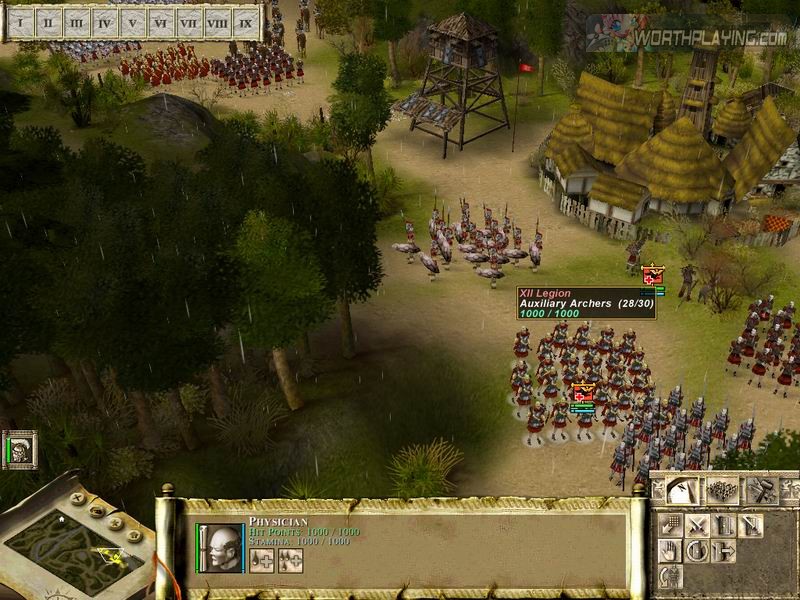
Task: Switch to the arch and sword tab
Action: pyautogui.click(x=683, y=490)
